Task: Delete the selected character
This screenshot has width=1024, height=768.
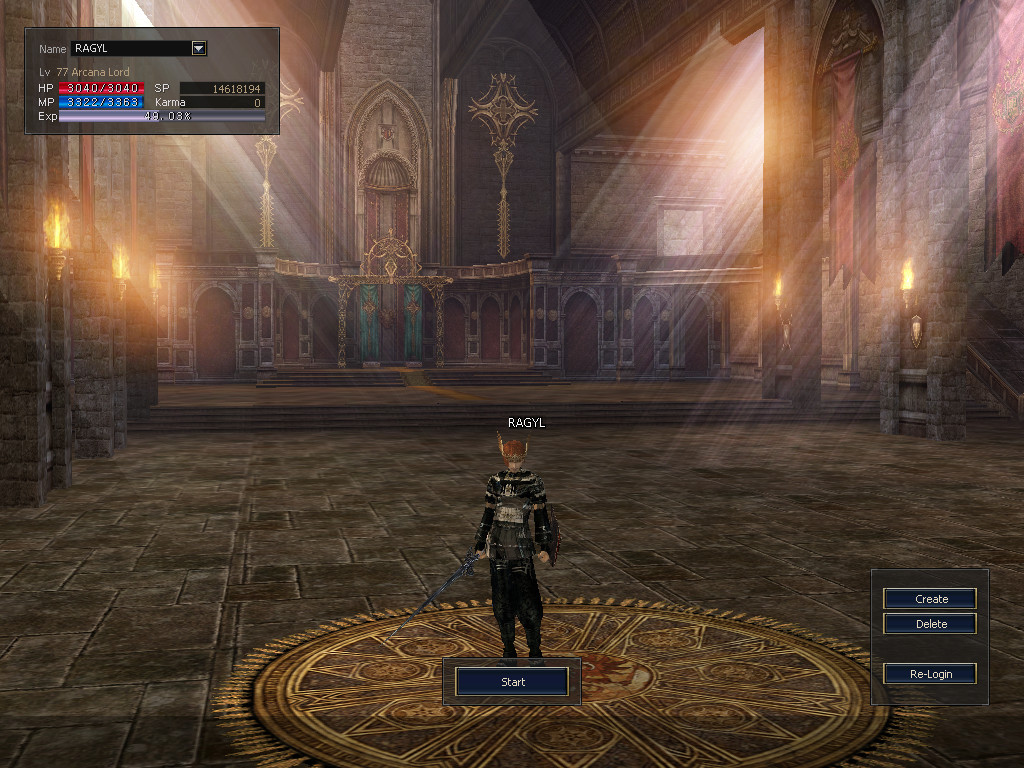Action: click(930, 624)
